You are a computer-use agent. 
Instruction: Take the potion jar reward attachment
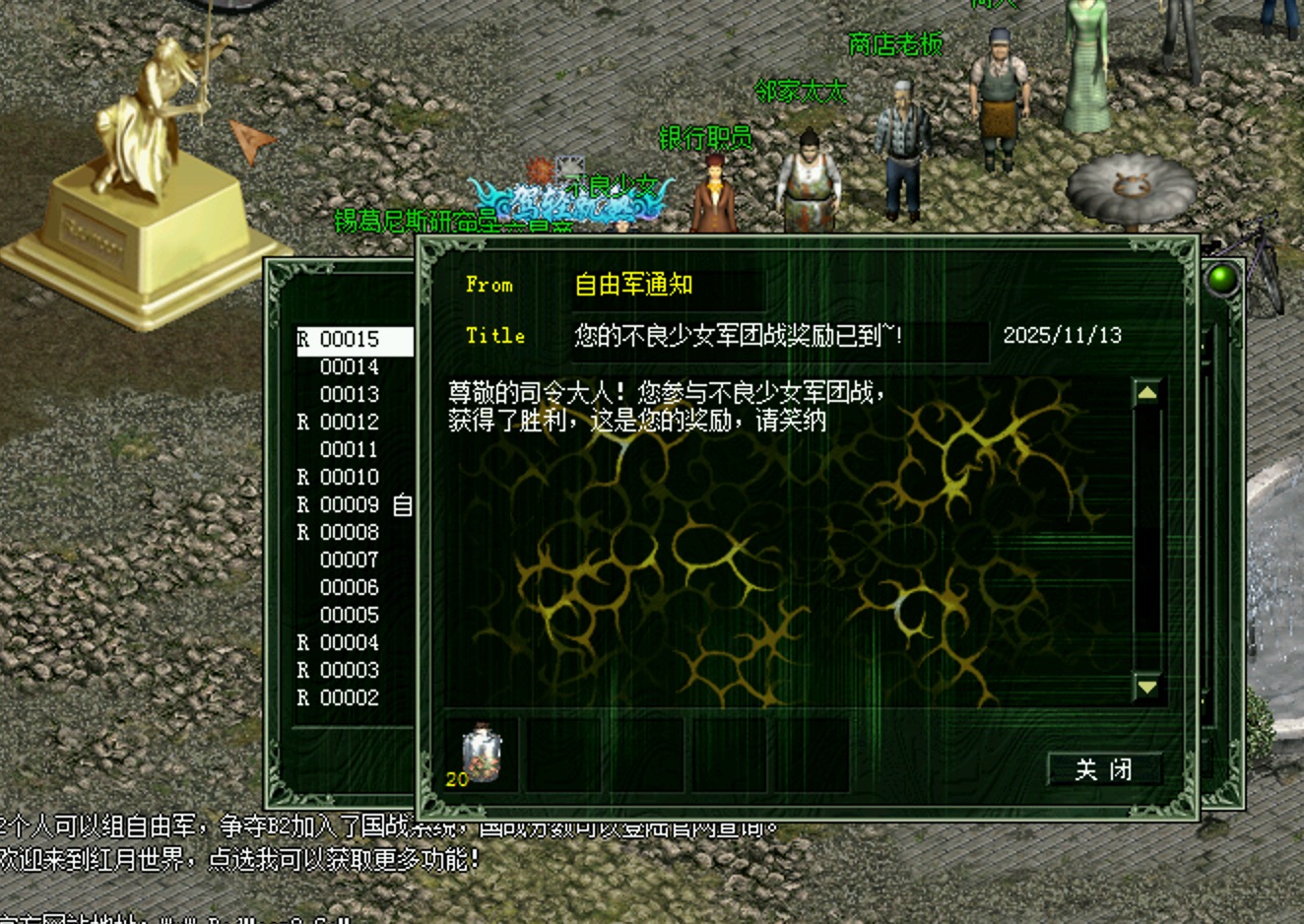481,755
